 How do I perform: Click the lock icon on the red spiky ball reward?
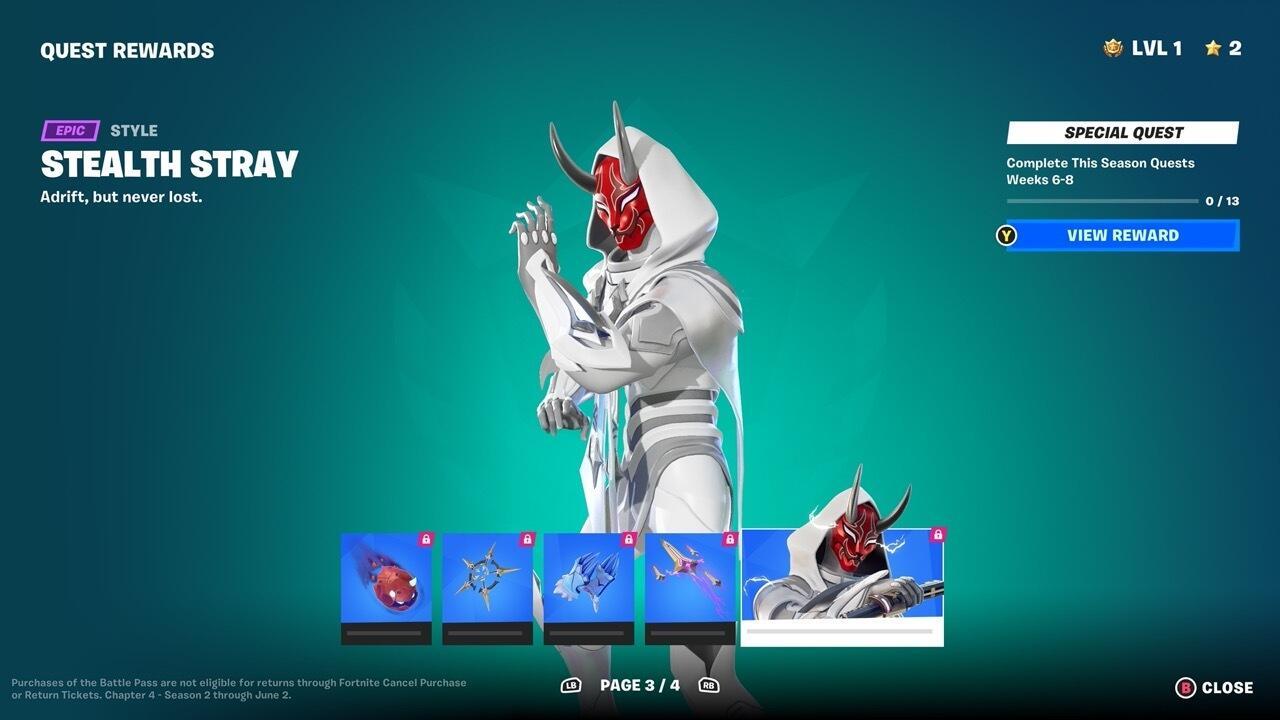point(425,537)
